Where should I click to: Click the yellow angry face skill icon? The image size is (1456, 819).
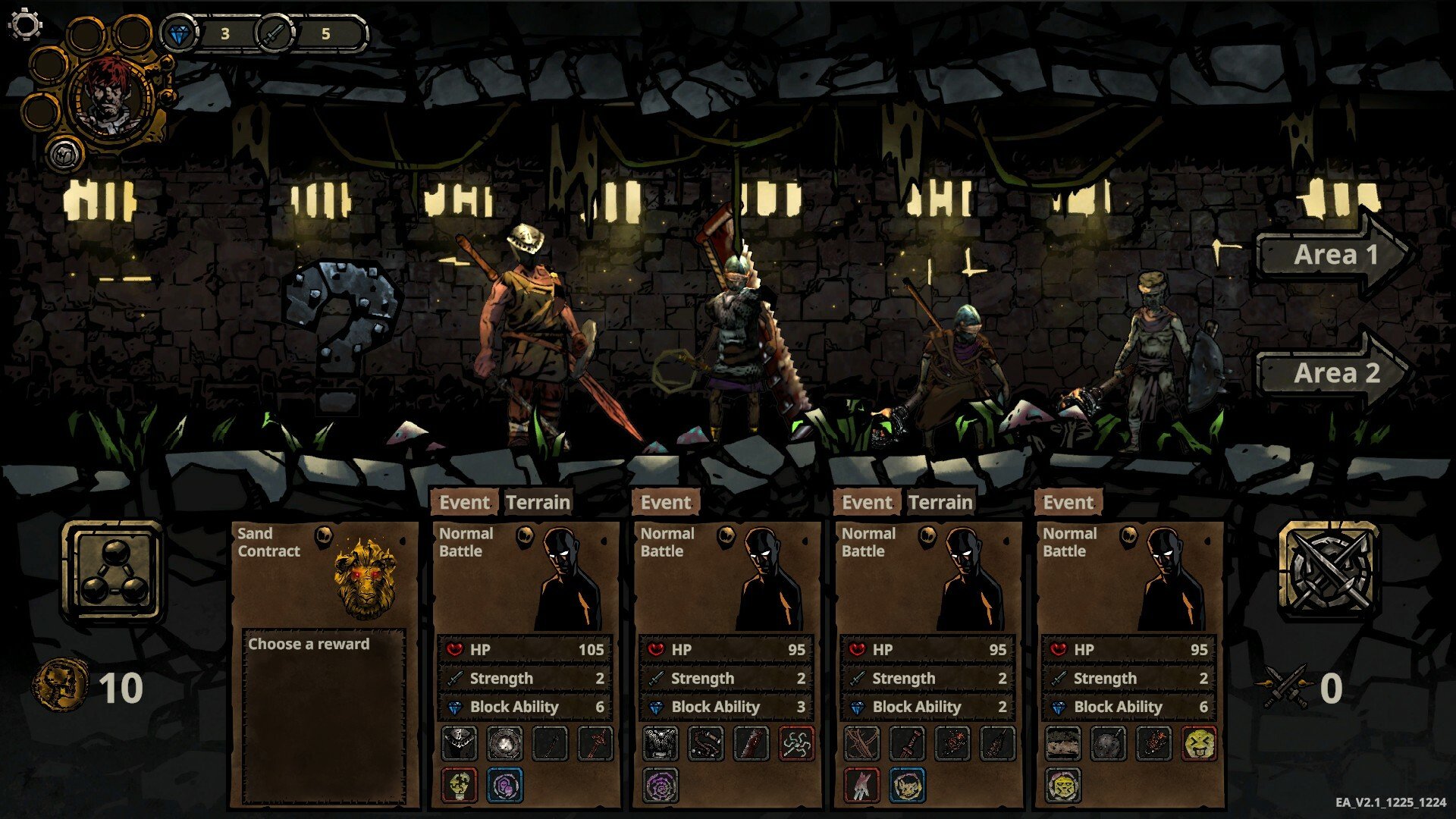click(x=1198, y=743)
